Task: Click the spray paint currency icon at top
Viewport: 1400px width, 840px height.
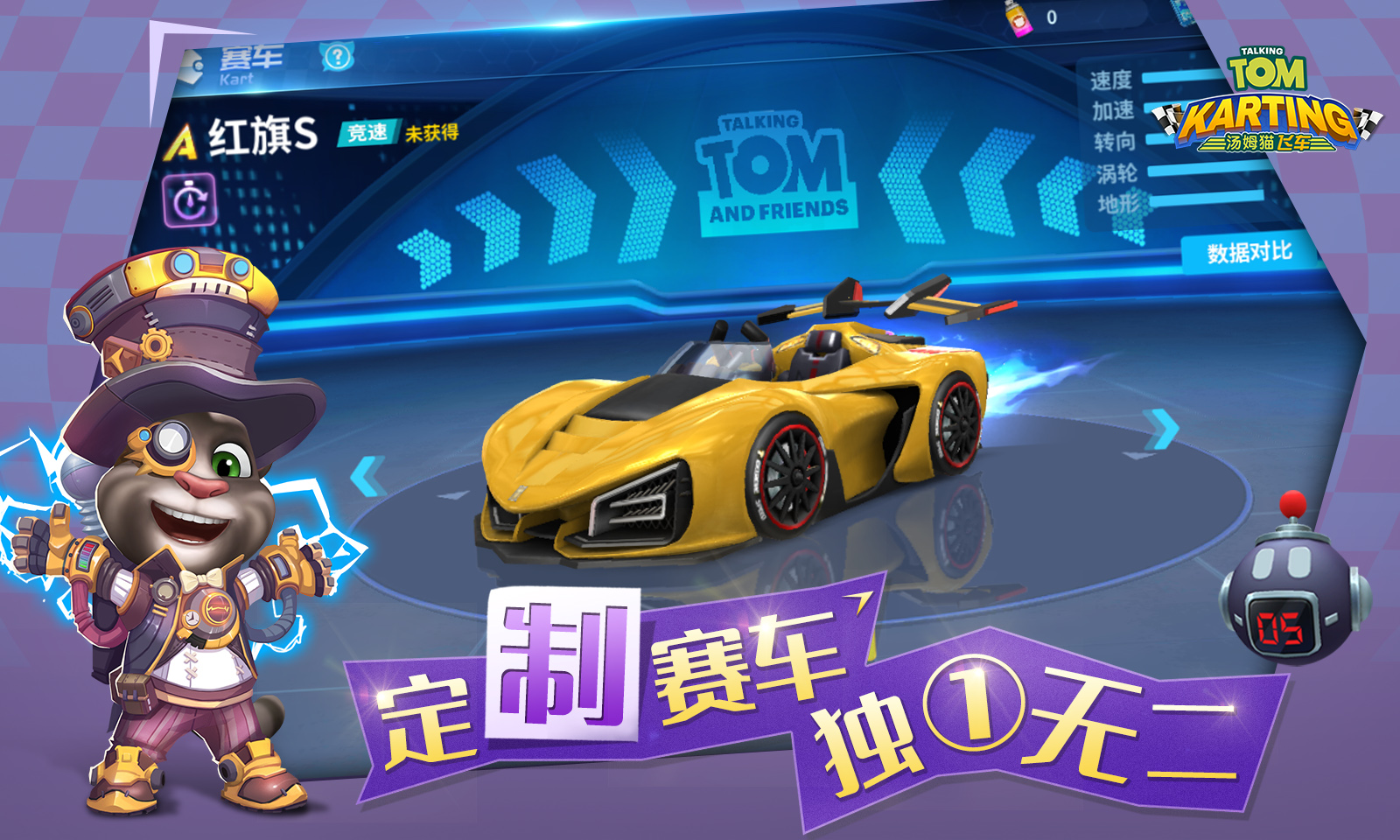Action: click(x=1018, y=17)
